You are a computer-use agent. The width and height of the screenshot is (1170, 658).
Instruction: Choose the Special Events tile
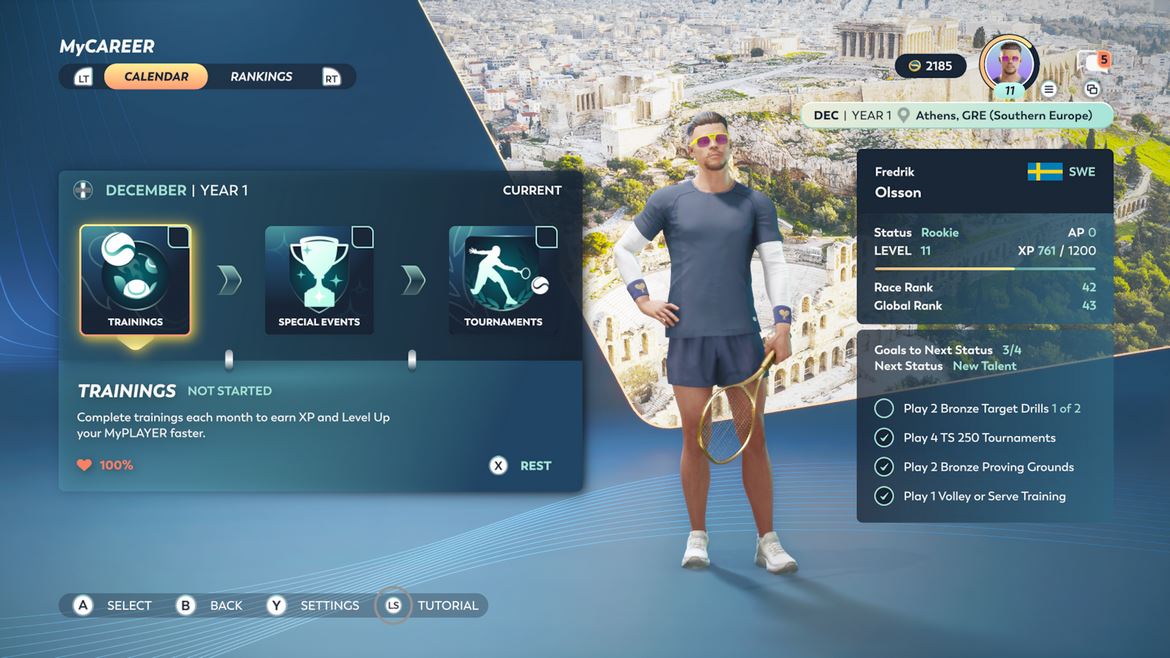pyautogui.click(x=319, y=280)
